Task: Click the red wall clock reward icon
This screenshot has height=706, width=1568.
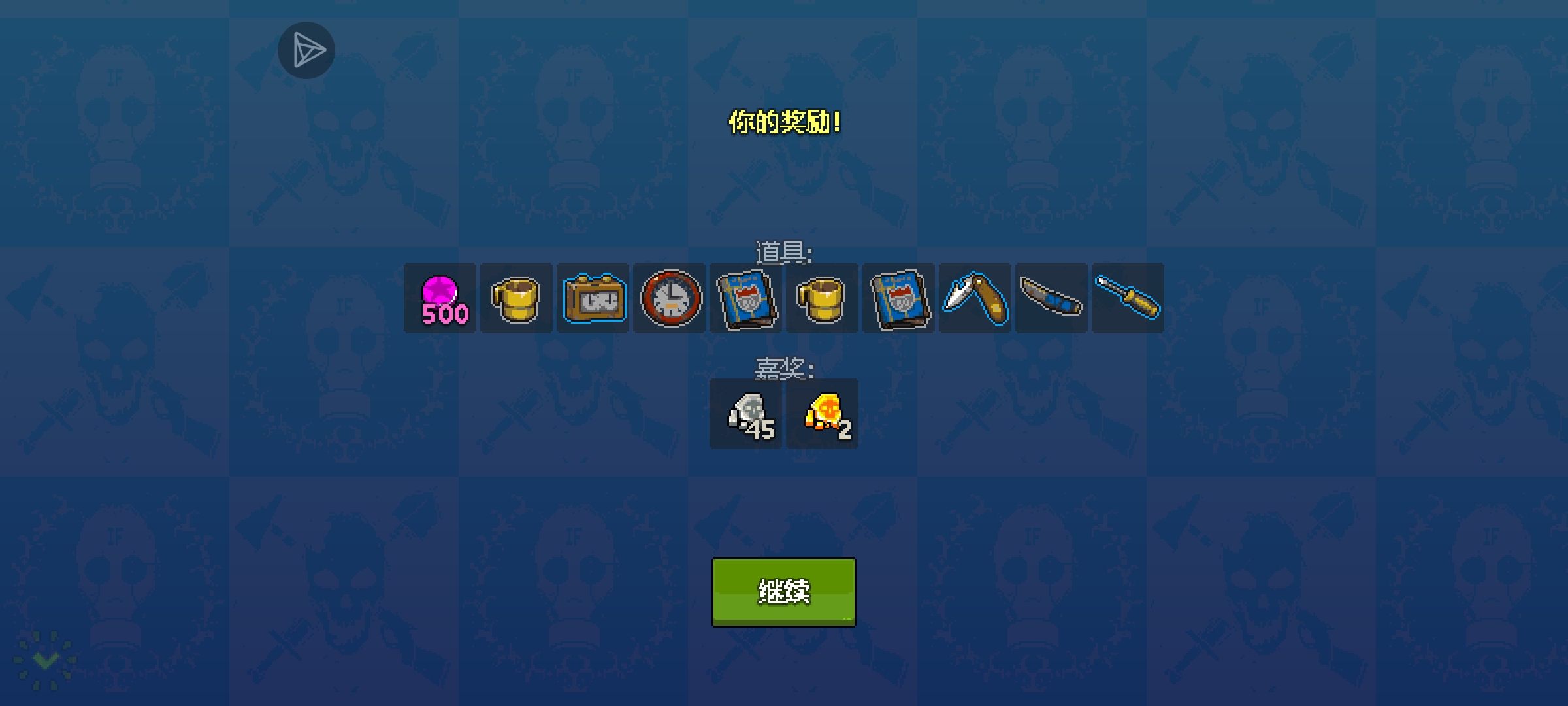Action: pos(669,298)
